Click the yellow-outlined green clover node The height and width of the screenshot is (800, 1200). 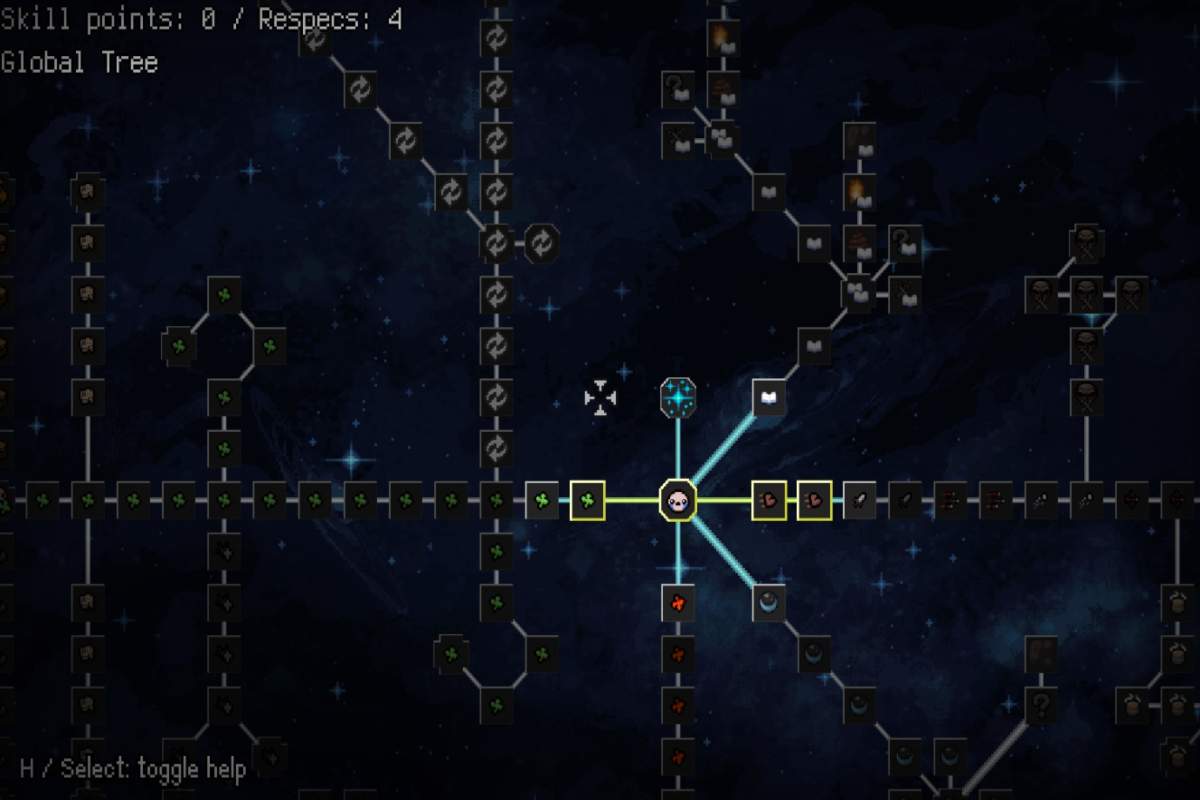(588, 500)
